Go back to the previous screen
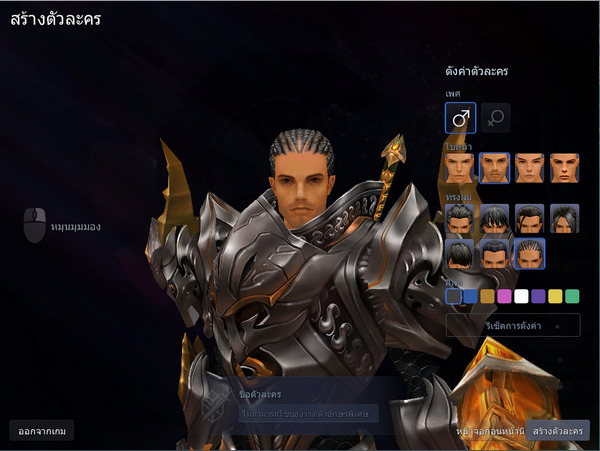This screenshot has height=451, width=600. point(488,430)
